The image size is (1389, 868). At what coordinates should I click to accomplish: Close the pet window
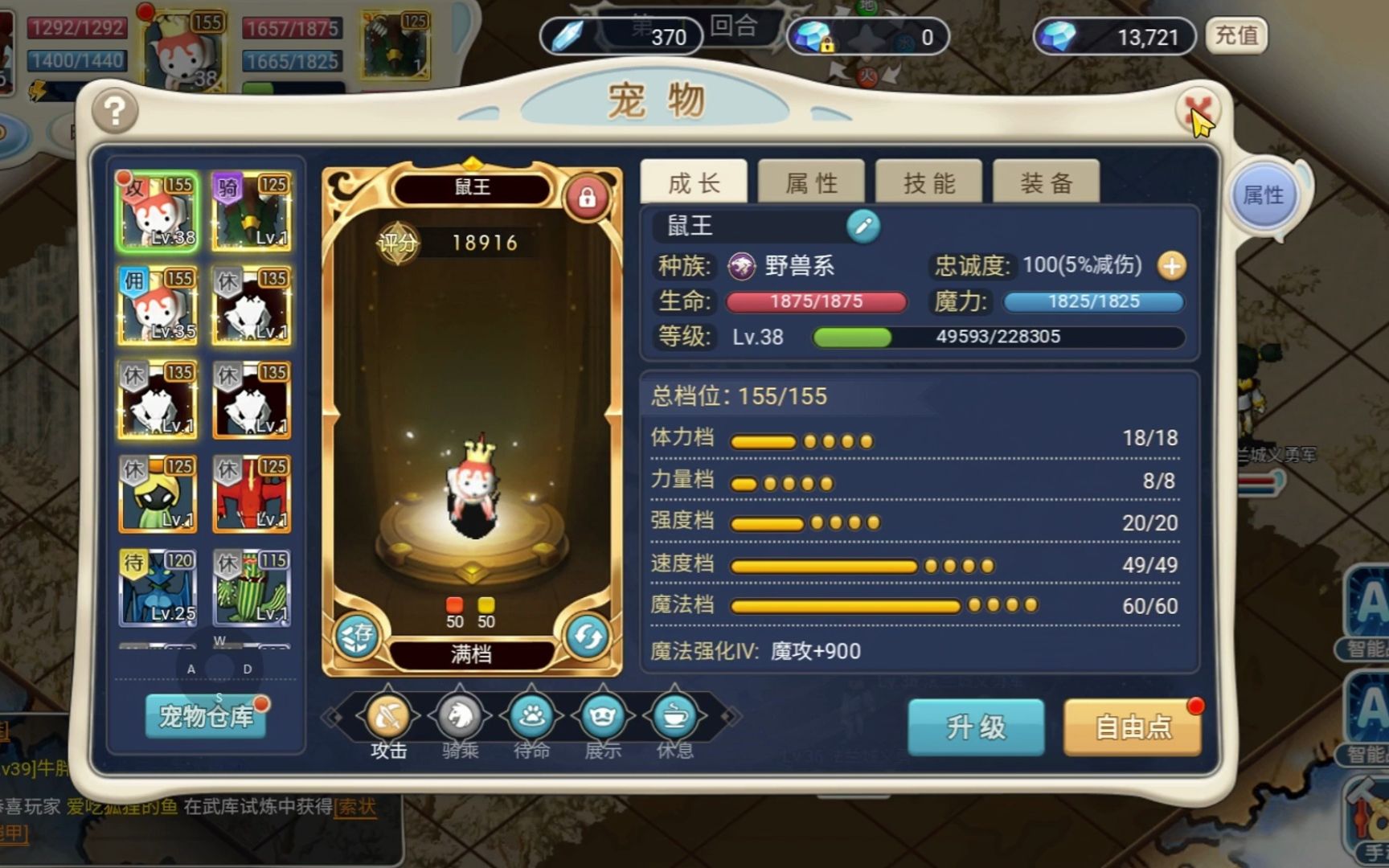pos(1198,111)
